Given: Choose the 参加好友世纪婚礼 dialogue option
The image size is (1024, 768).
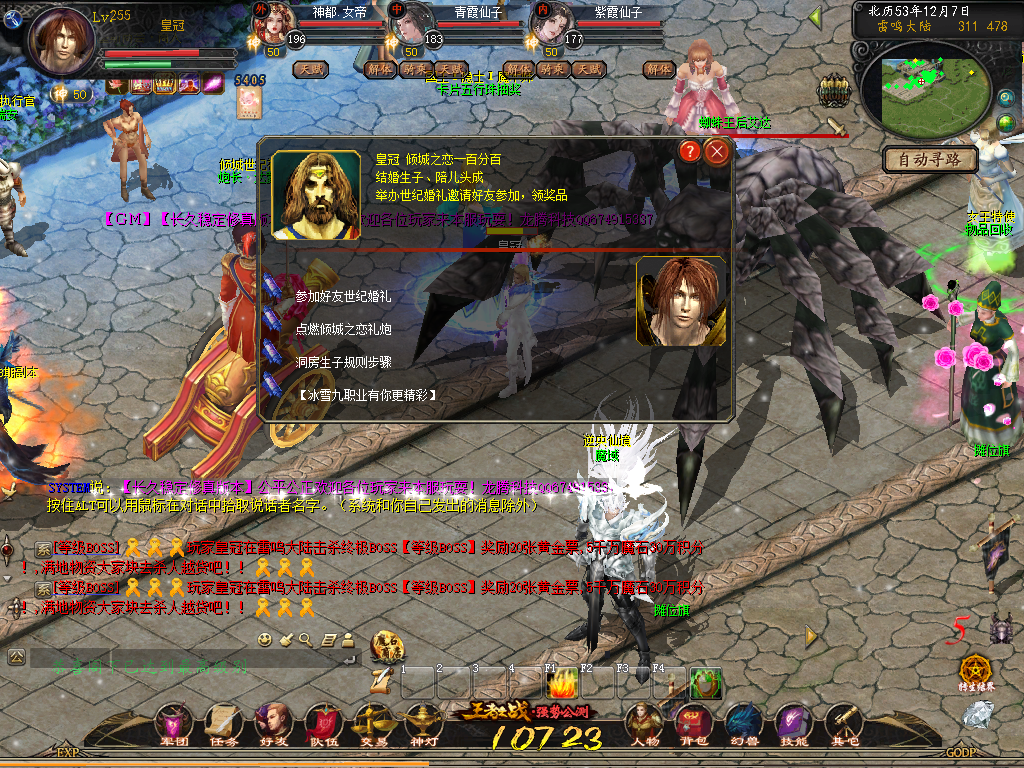Looking at the screenshot, I should [343, 297].
